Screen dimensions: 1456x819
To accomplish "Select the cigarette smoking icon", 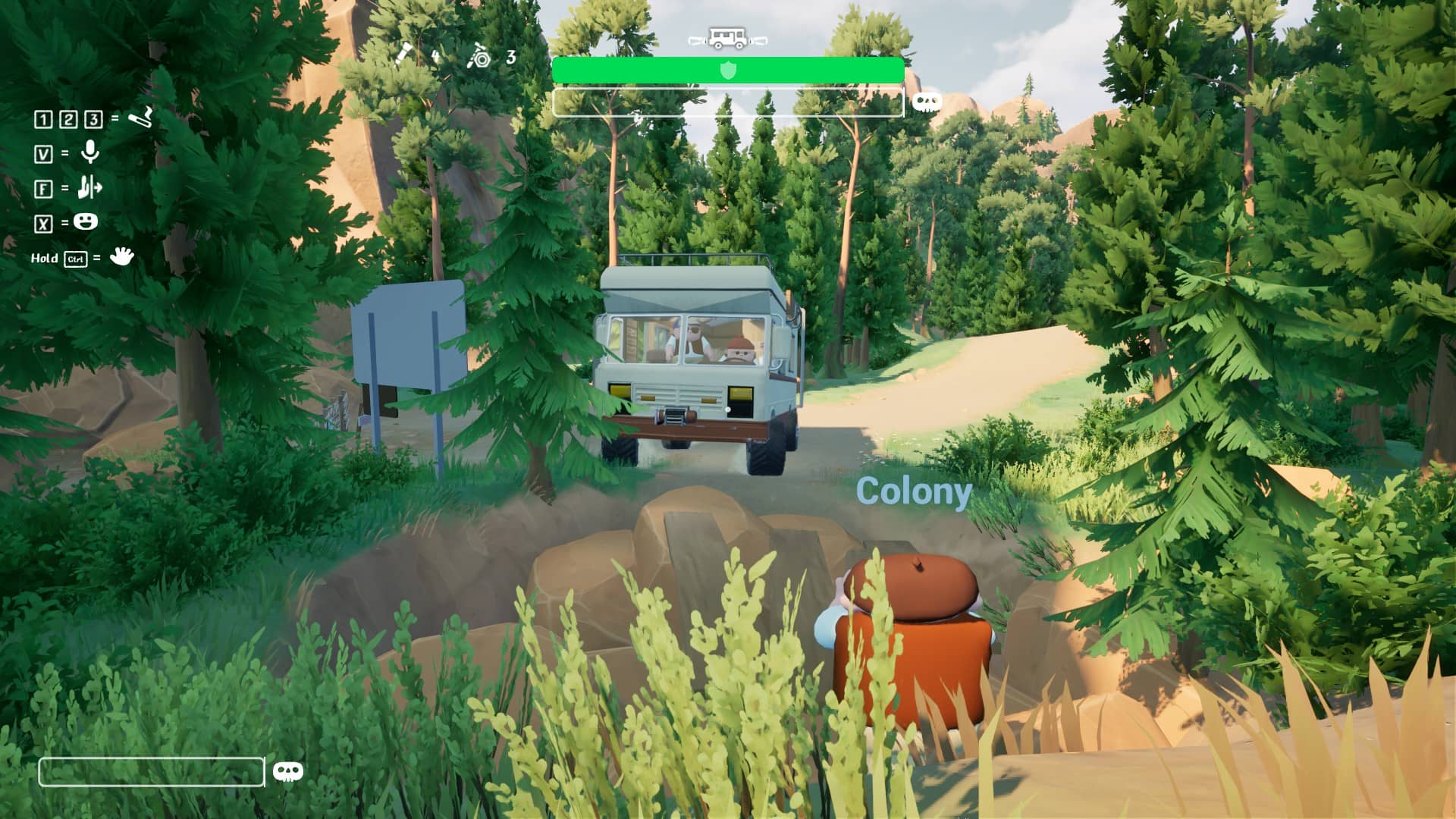I will coord(141,117).
